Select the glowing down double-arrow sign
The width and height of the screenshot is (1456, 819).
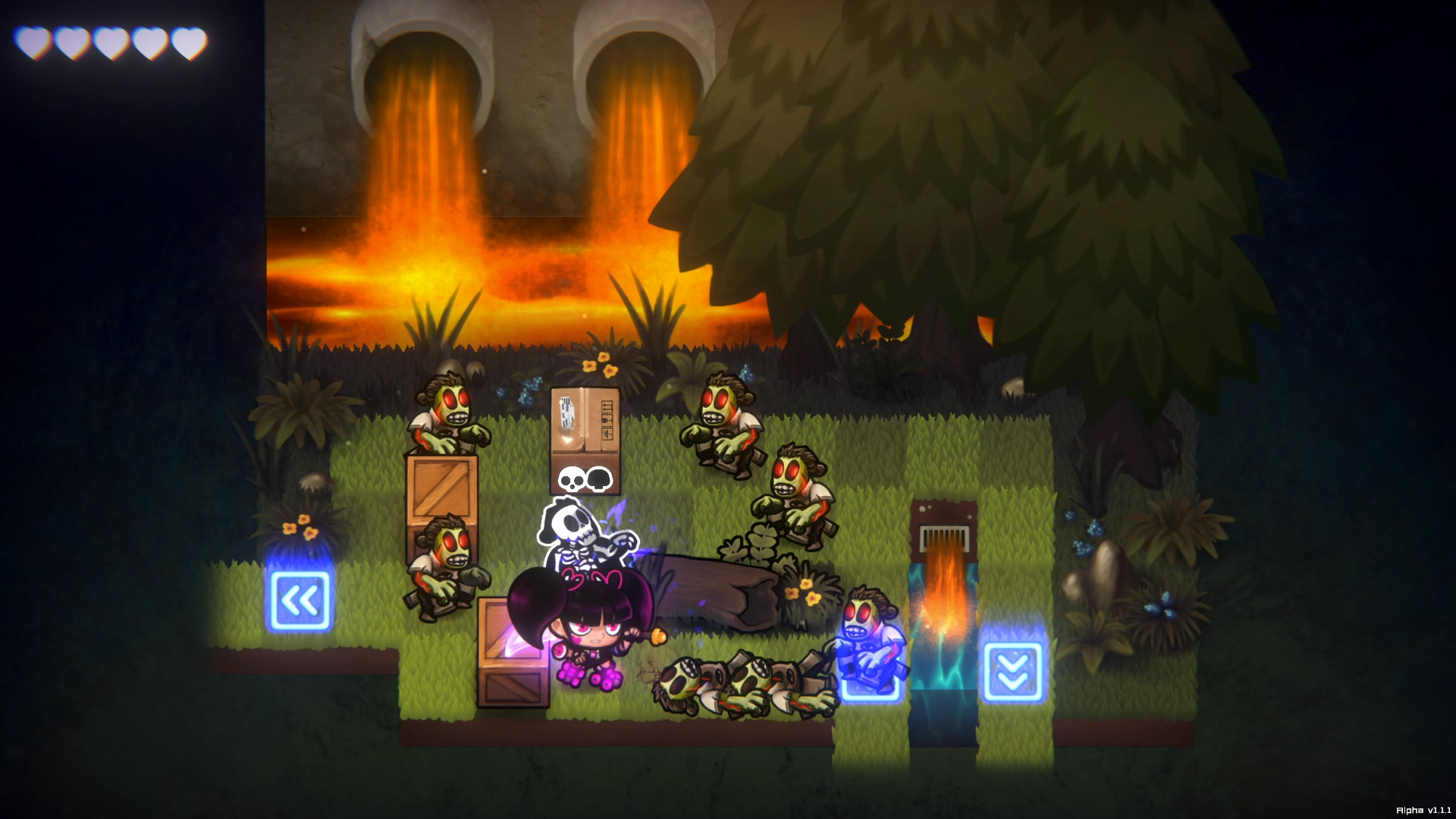tap(1014, 672)
